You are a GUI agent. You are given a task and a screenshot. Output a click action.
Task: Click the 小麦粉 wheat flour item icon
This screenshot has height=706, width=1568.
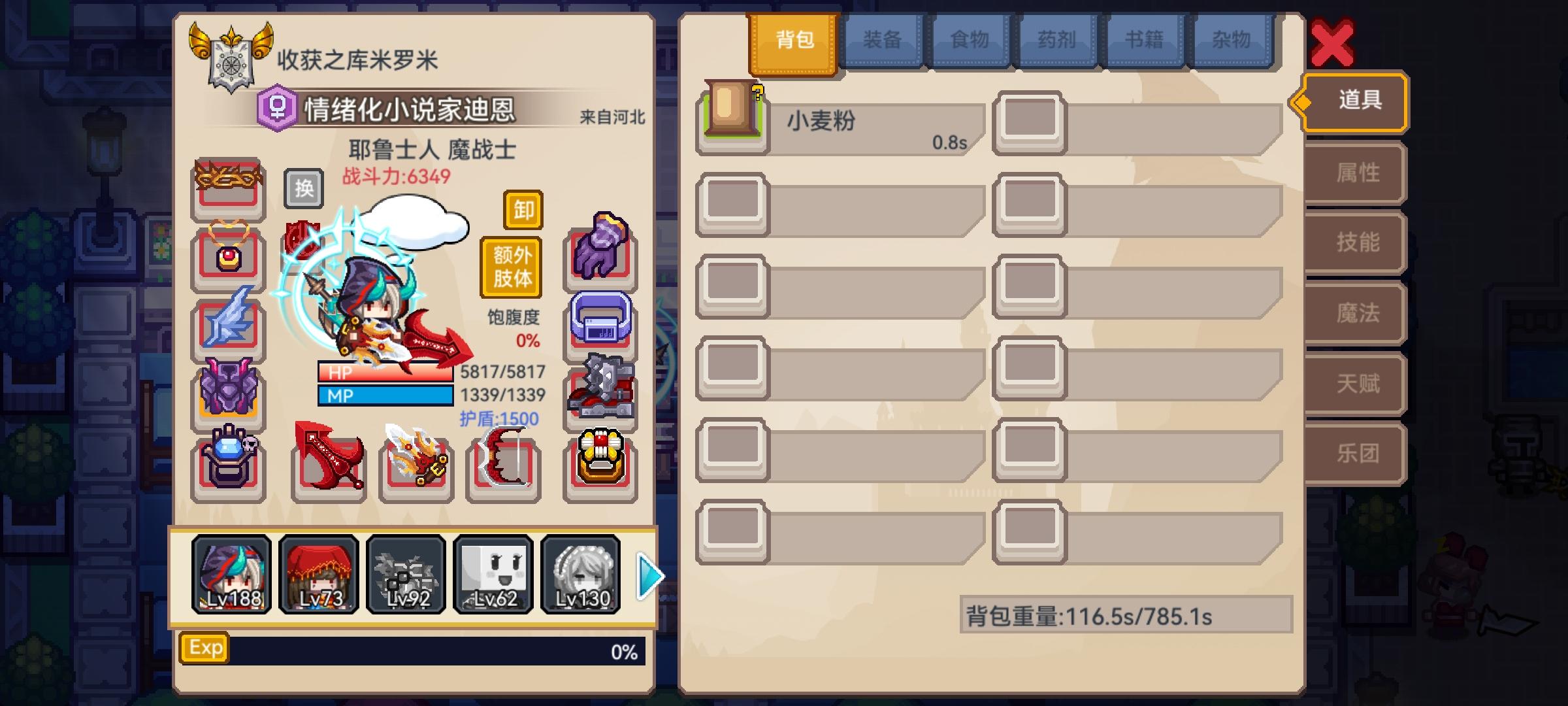coord(730,121)
